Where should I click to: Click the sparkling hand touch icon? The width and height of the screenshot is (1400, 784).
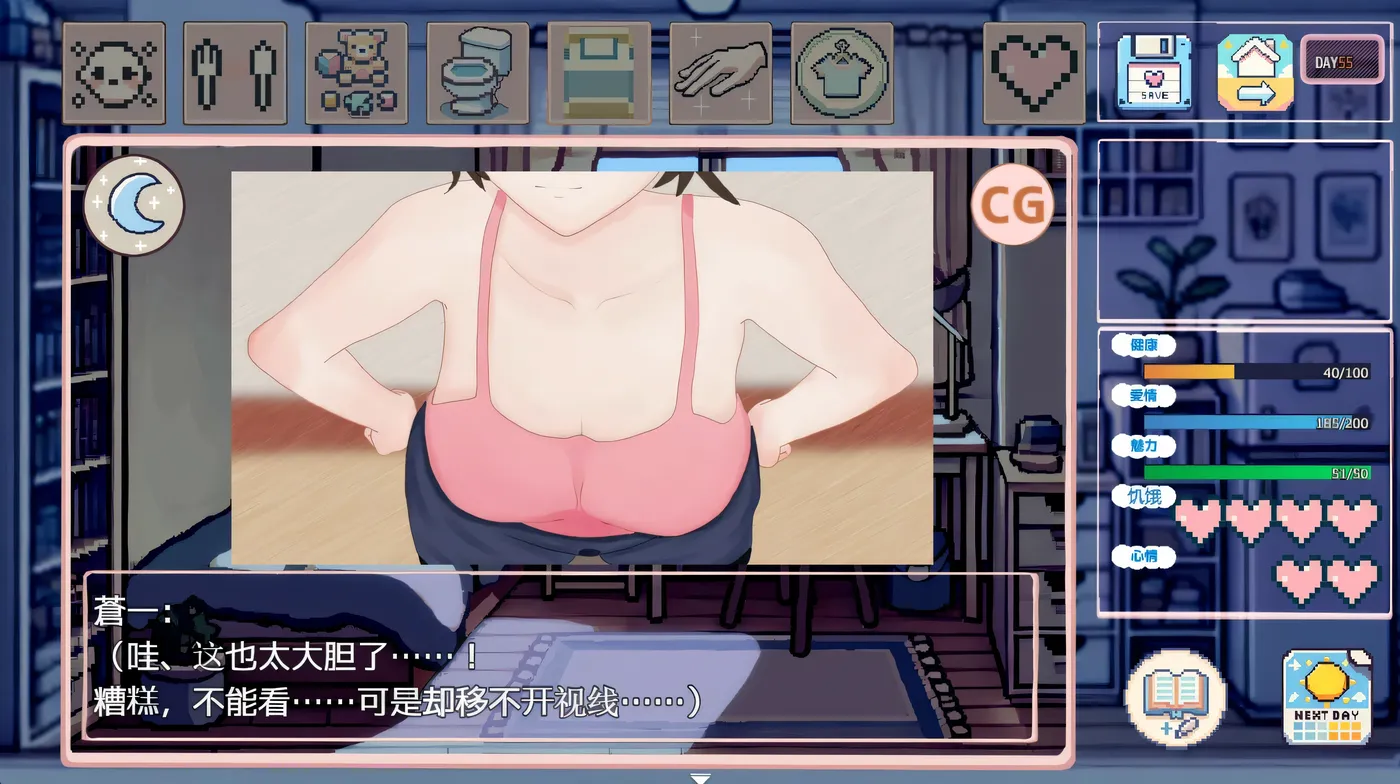click(721, 70)
